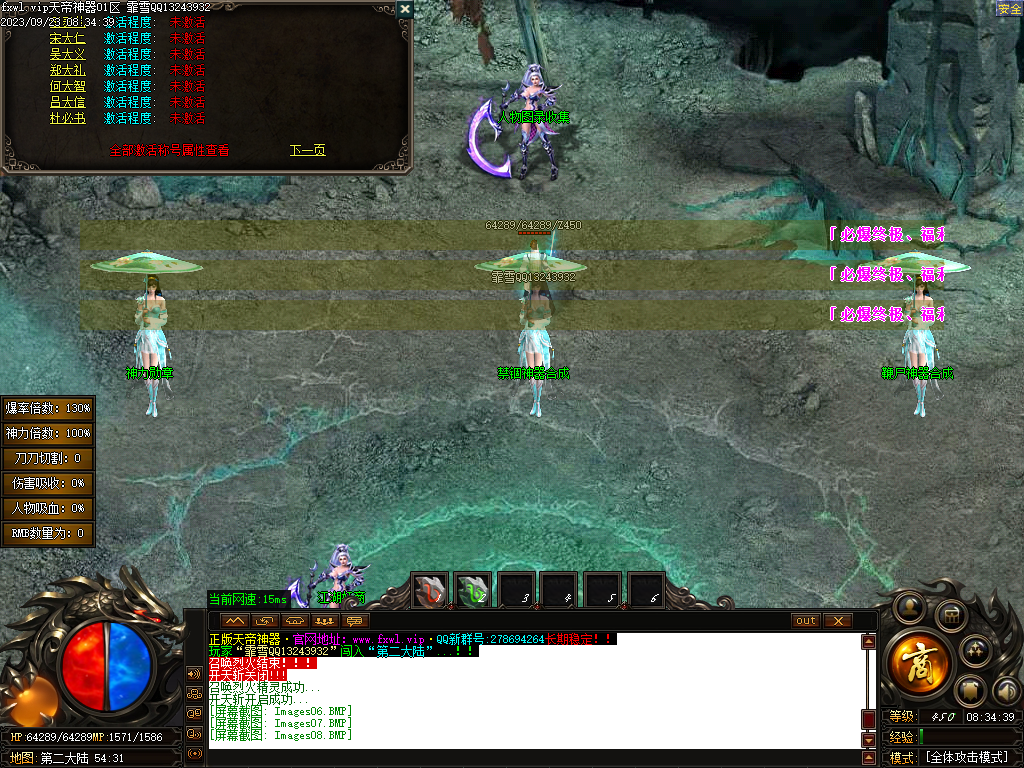Open the character portrait icon
The height and width of the screenshot is (768, 1024).
tap(909, 606)
